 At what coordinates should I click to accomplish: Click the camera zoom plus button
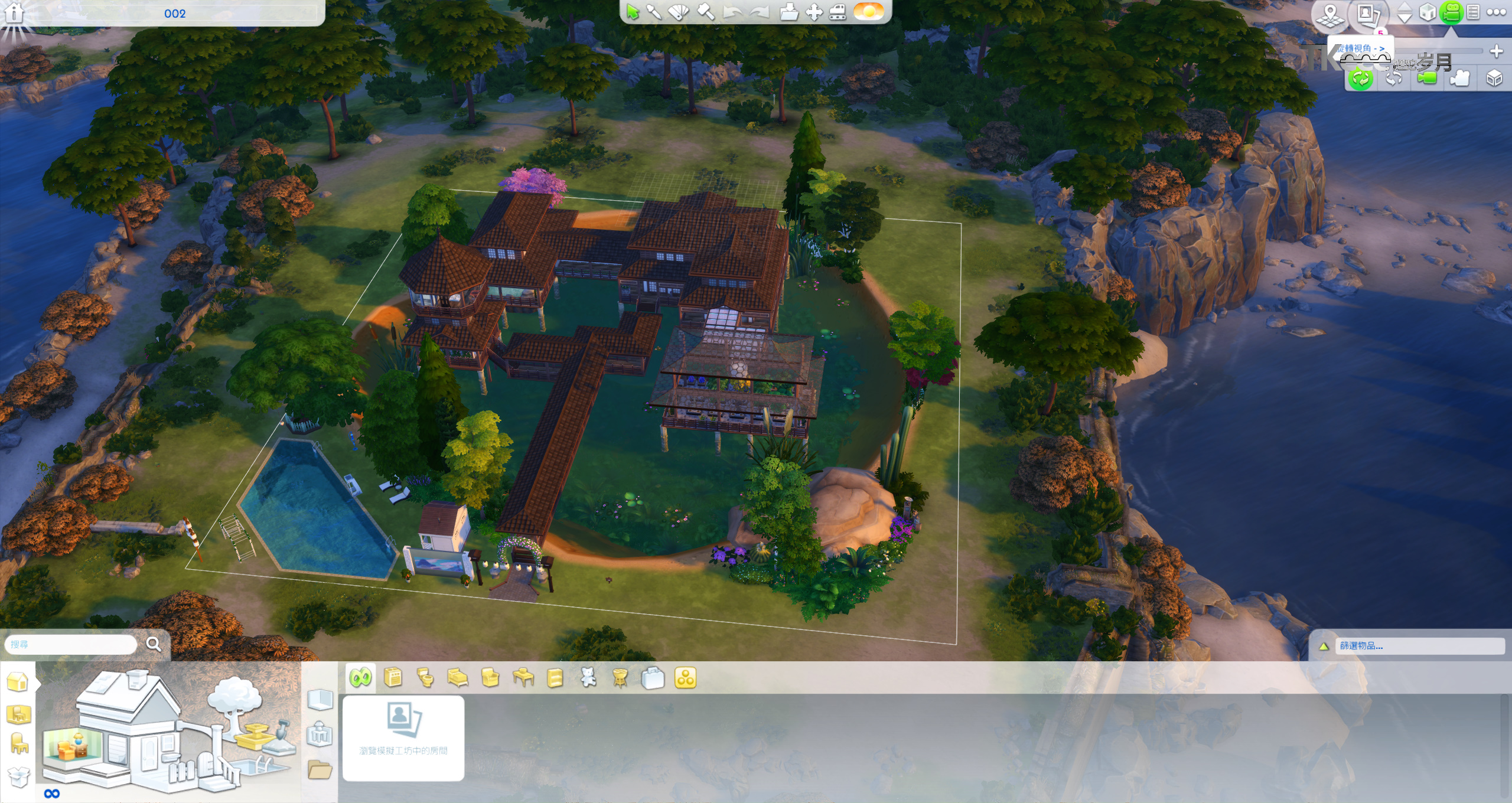[x=1496, y=51]
